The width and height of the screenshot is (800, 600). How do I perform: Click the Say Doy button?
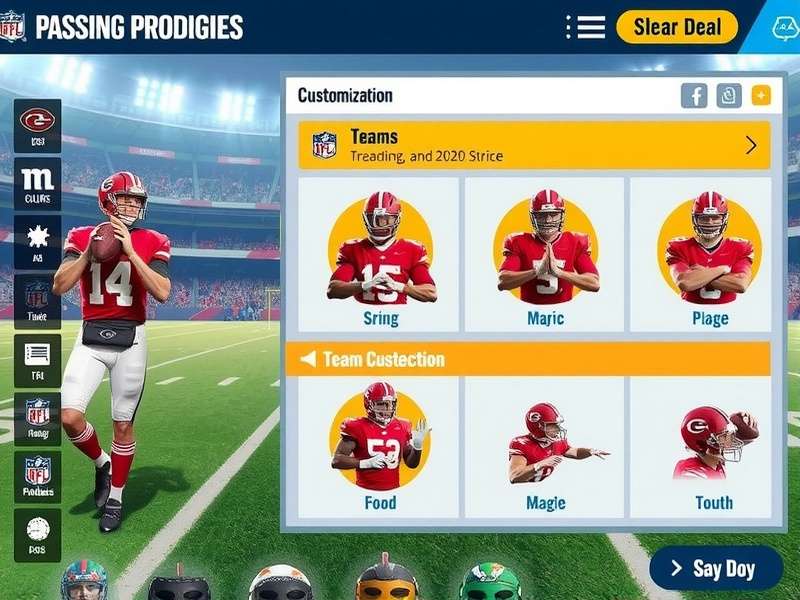click(x=716, y=569)
